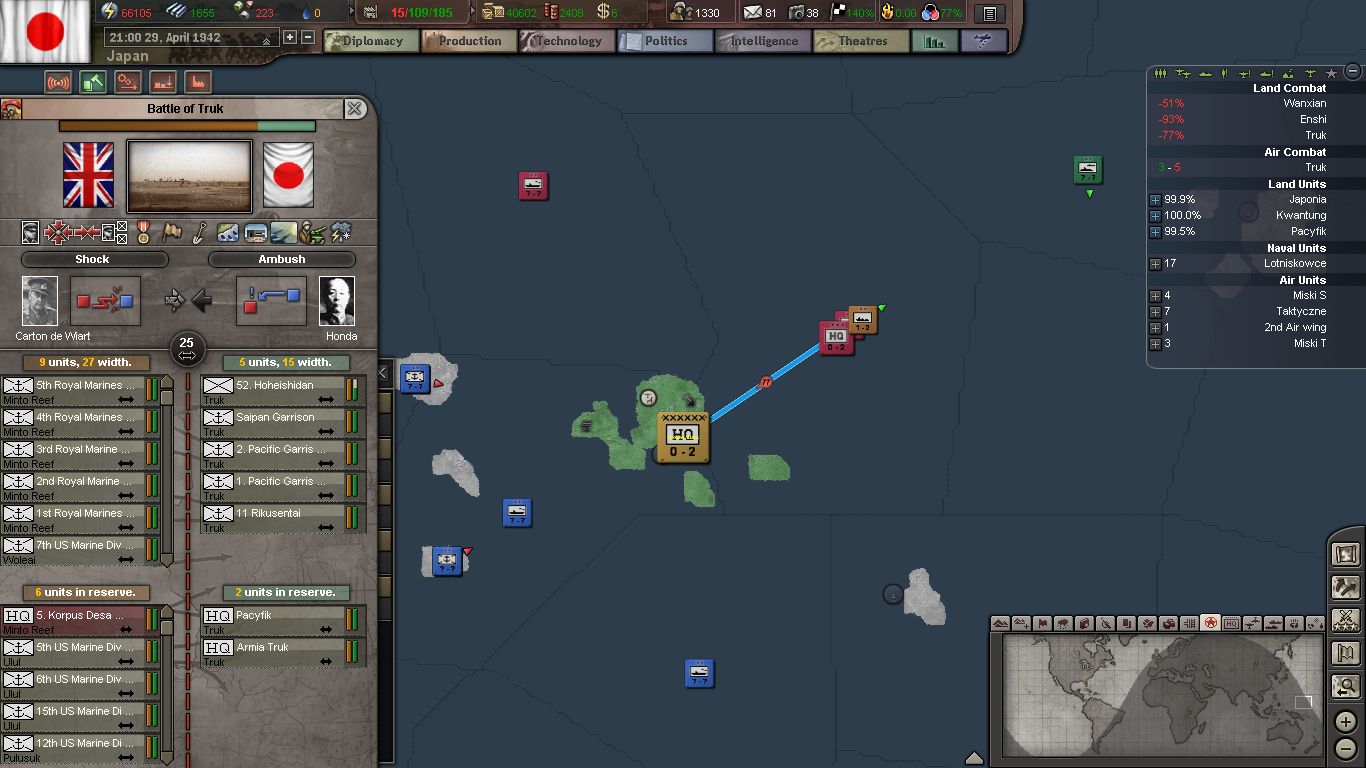
Task: Increase game speed with the plus button
Action: pos(290,37)
